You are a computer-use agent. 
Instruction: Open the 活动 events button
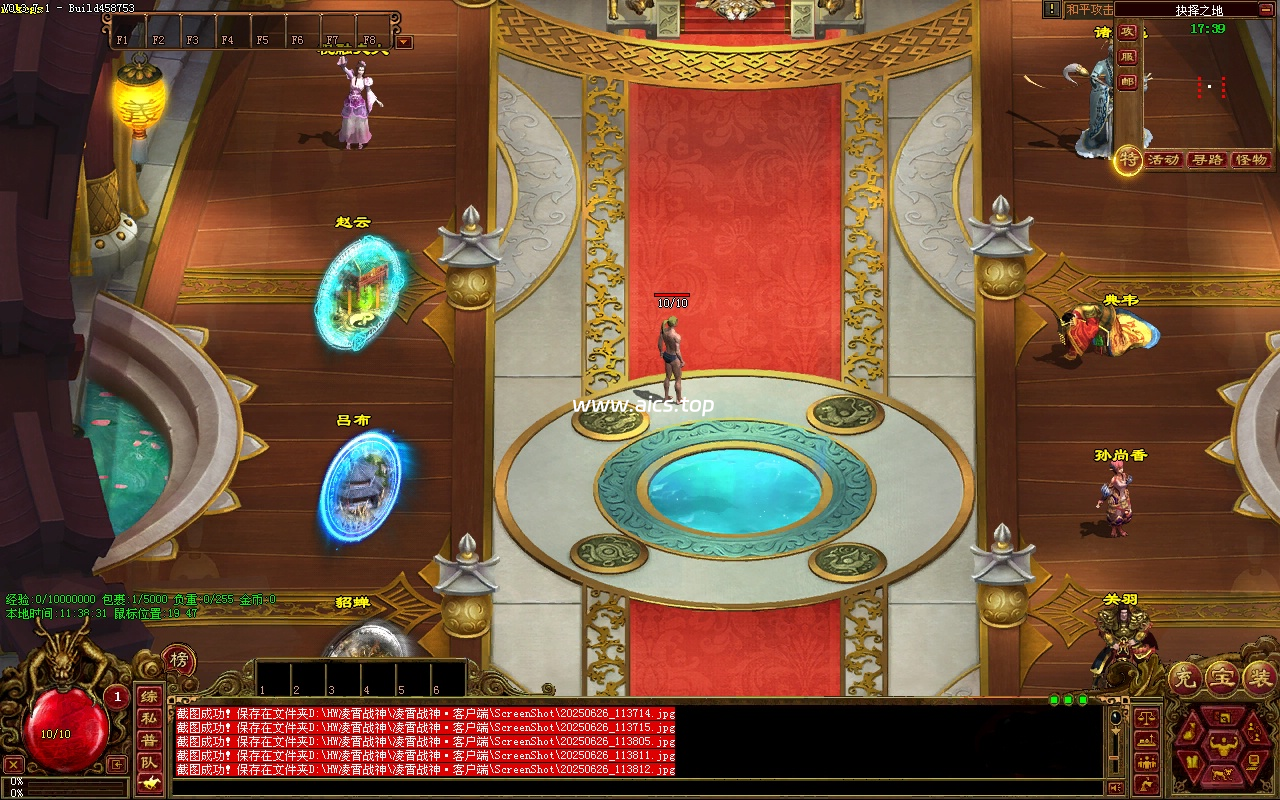pyautogui.click(x=1163, y=160)
